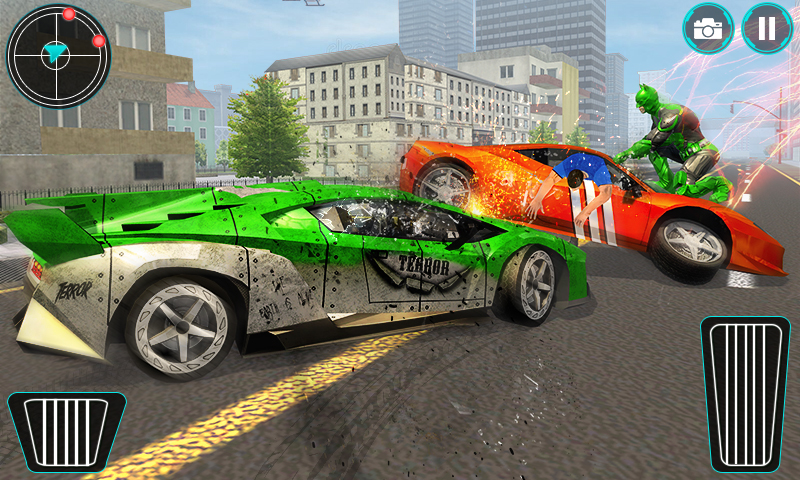Hit the tall accelerator pedal
The image size is (800, 480).
pyautogui.click(x=746, y=392)
